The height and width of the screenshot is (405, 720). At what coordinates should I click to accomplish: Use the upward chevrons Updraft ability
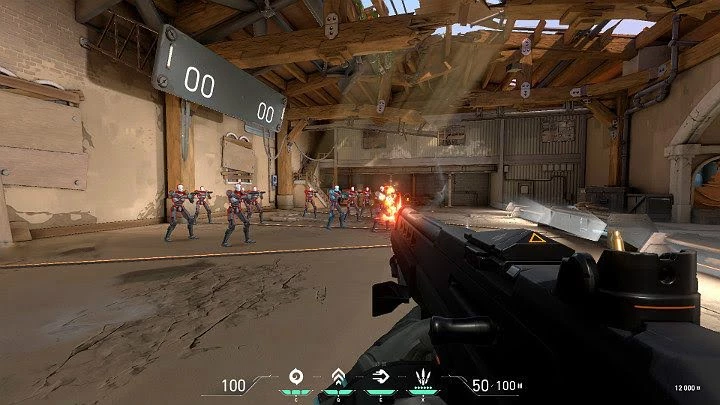(x=338, y=378)
